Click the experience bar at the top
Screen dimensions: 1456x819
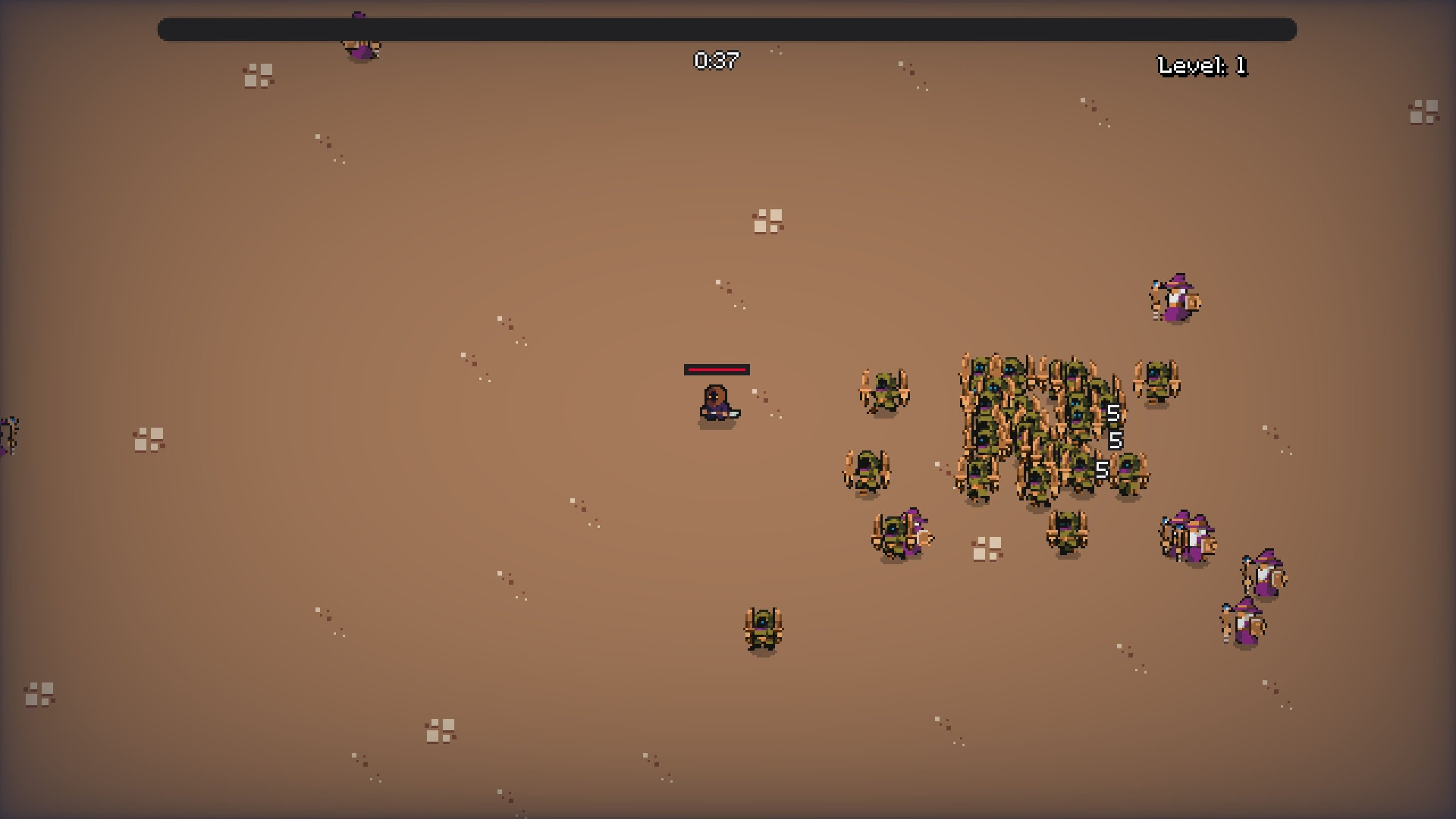point(726,29)
